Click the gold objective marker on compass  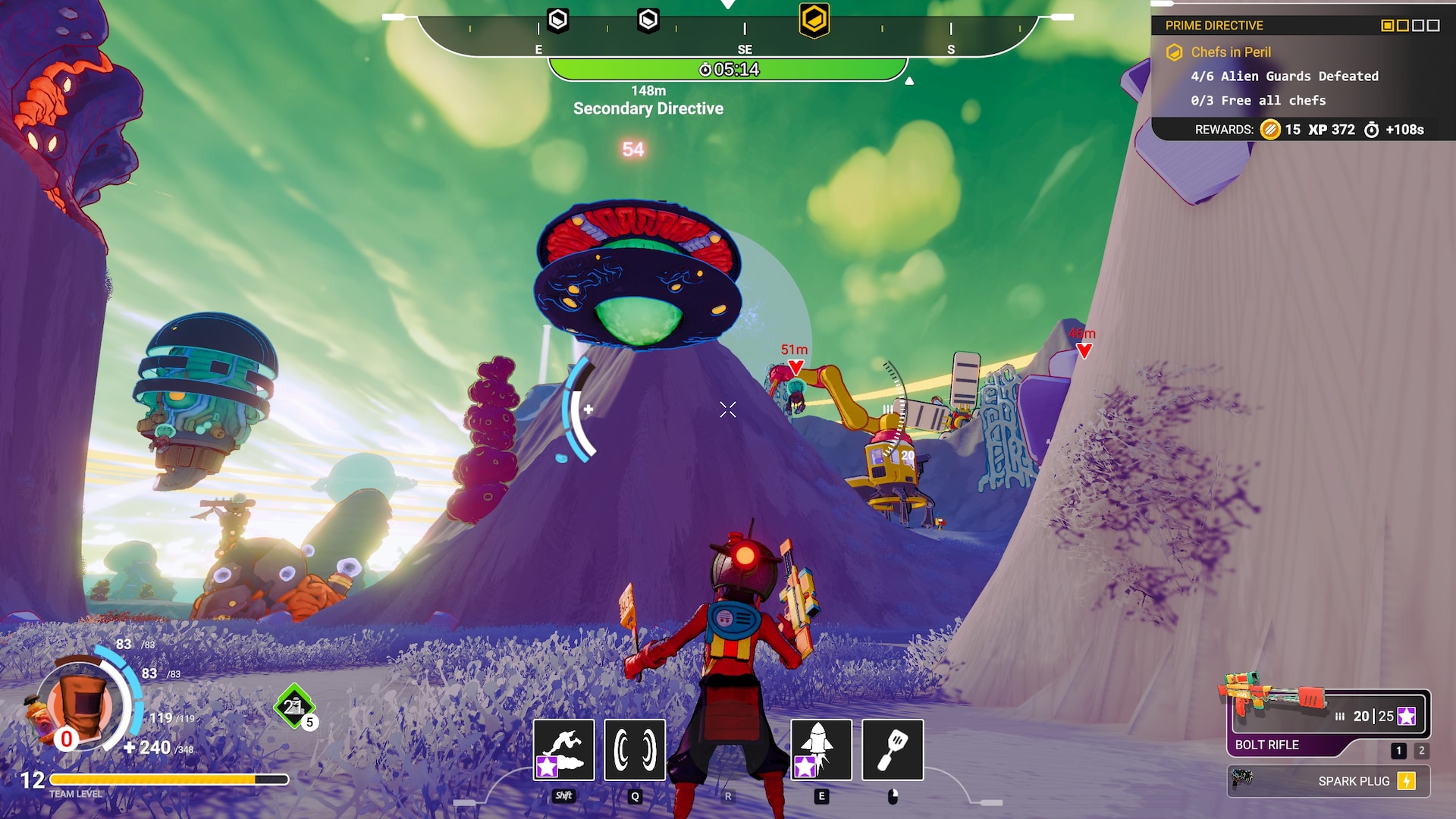click(x=814, y=20)
